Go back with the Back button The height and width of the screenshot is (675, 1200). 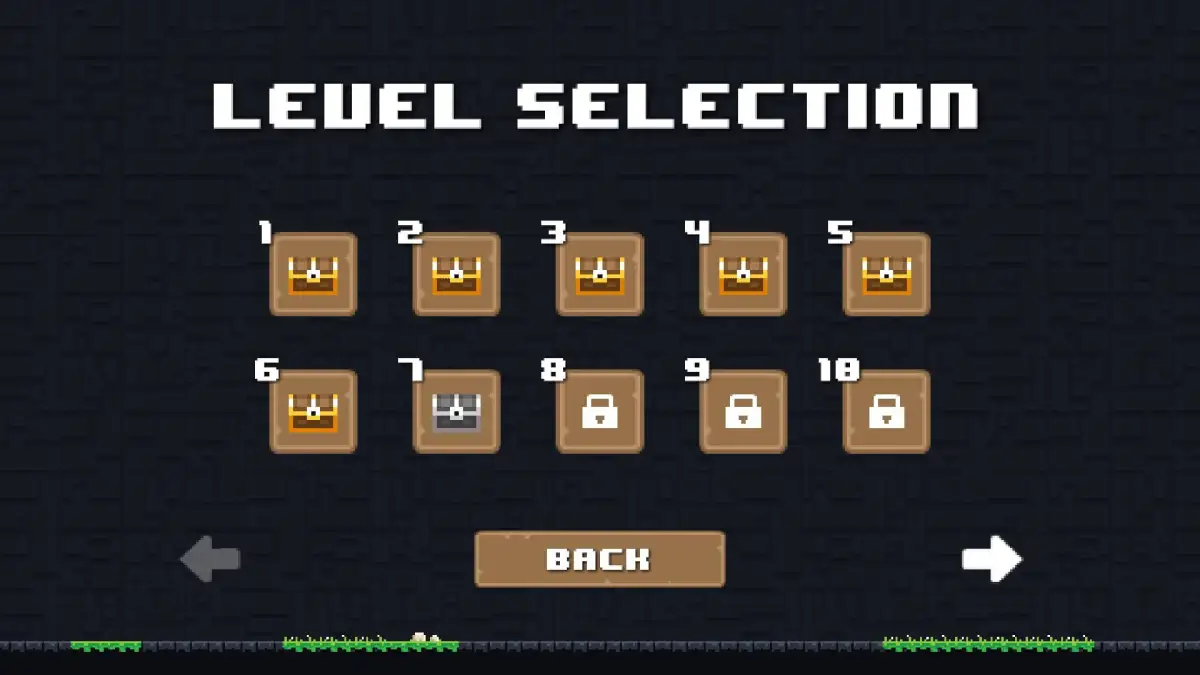click(x=599, y=559)
